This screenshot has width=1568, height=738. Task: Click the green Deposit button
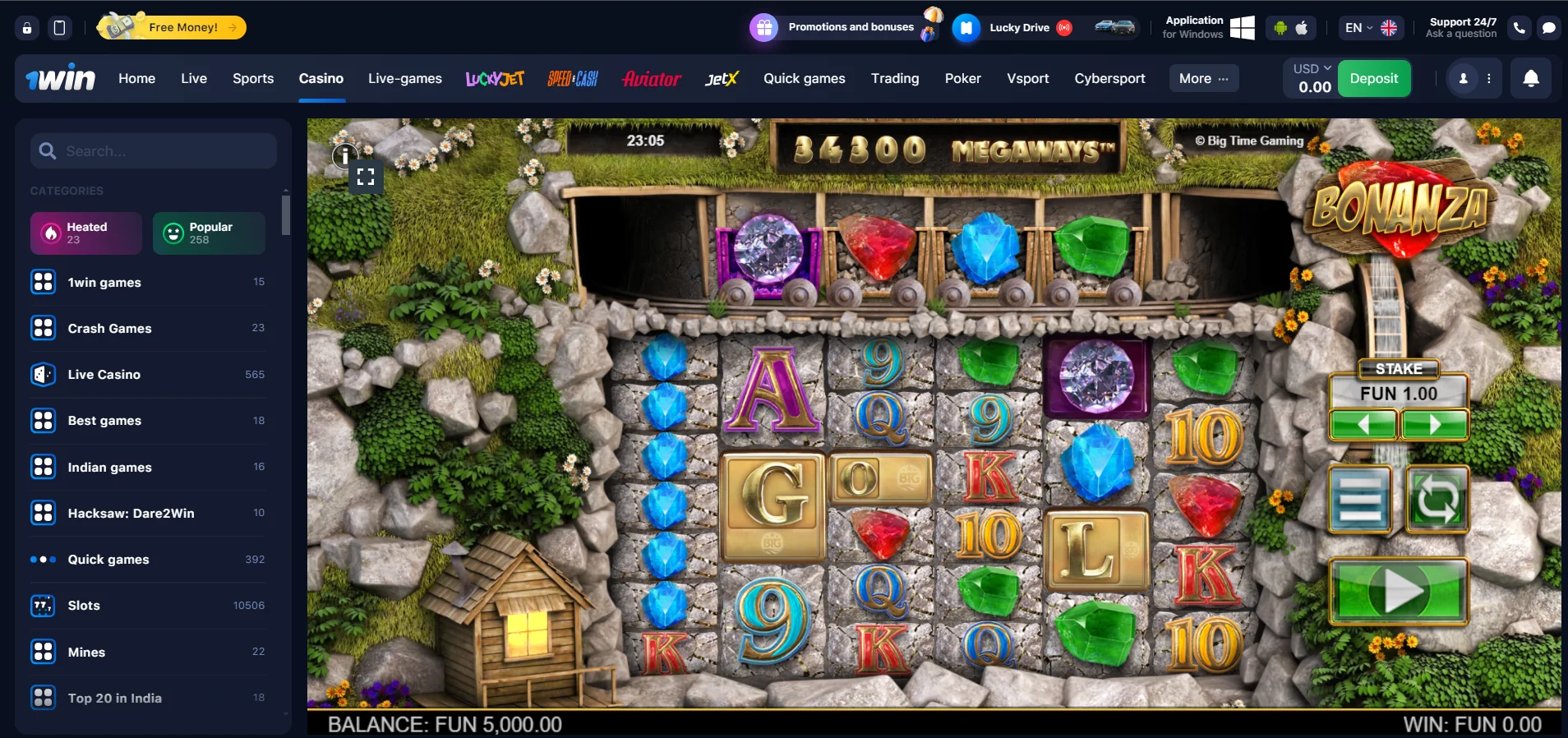pyautogui.click(x=1373, y=79)
